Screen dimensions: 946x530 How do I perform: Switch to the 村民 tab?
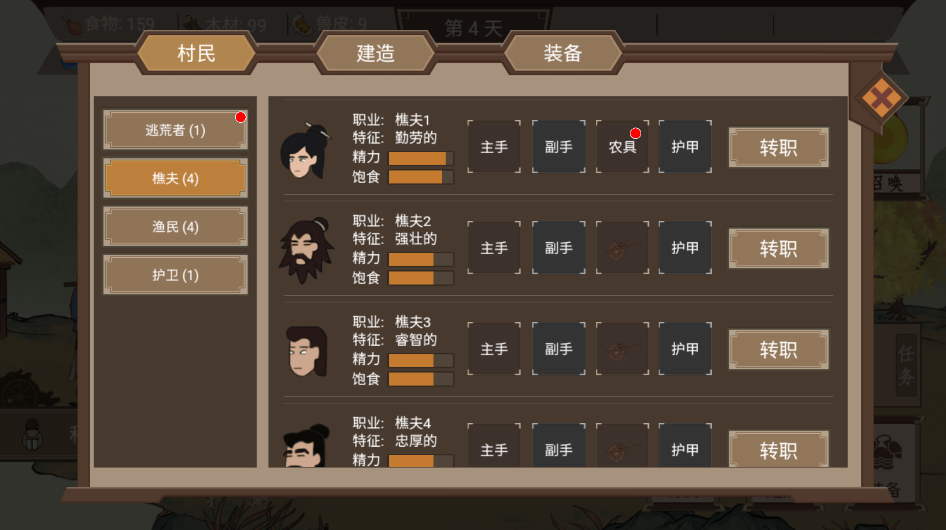pyautogui.click(x=196, y=53)
